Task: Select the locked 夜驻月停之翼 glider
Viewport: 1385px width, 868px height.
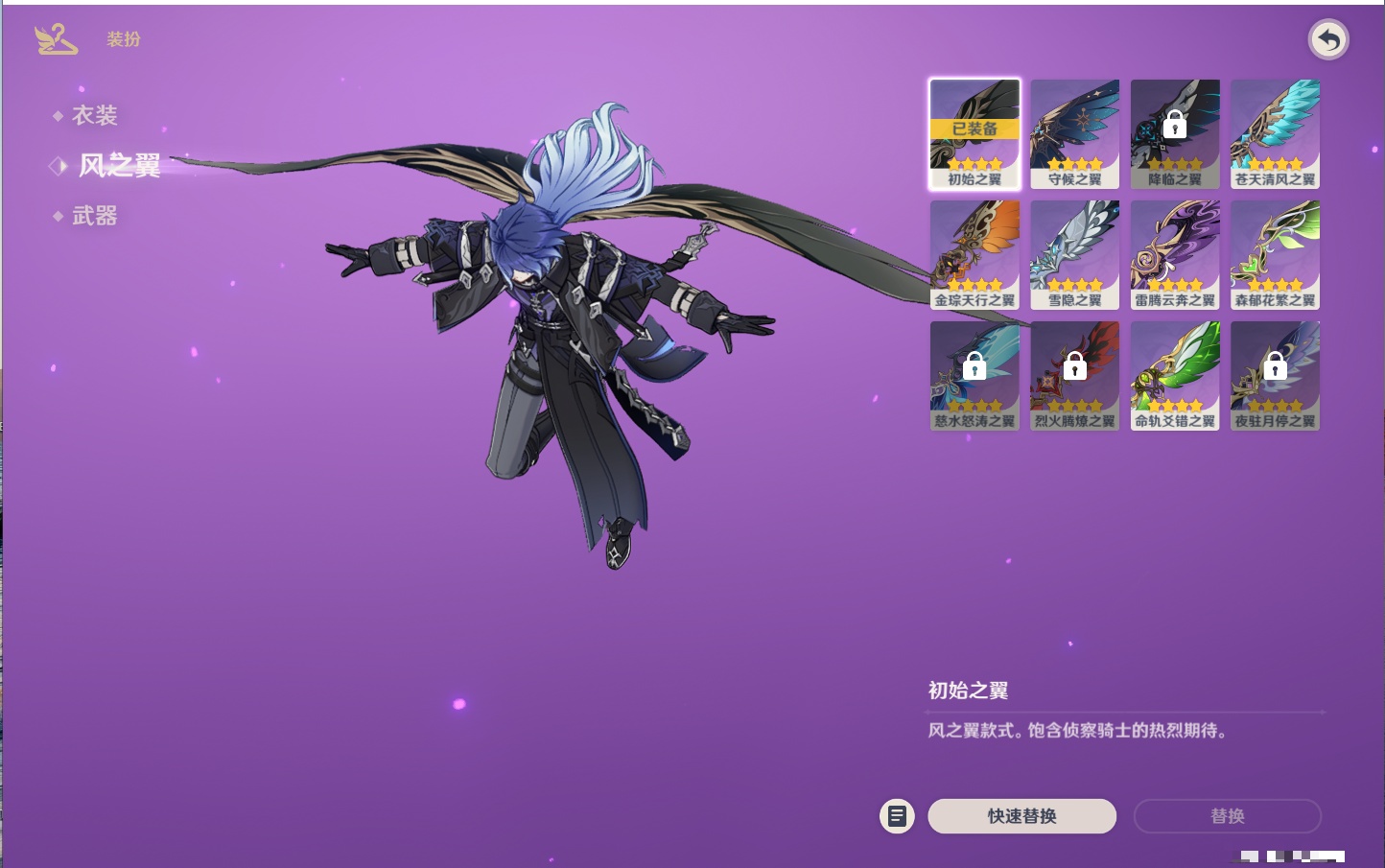Action: (1275, 376)
